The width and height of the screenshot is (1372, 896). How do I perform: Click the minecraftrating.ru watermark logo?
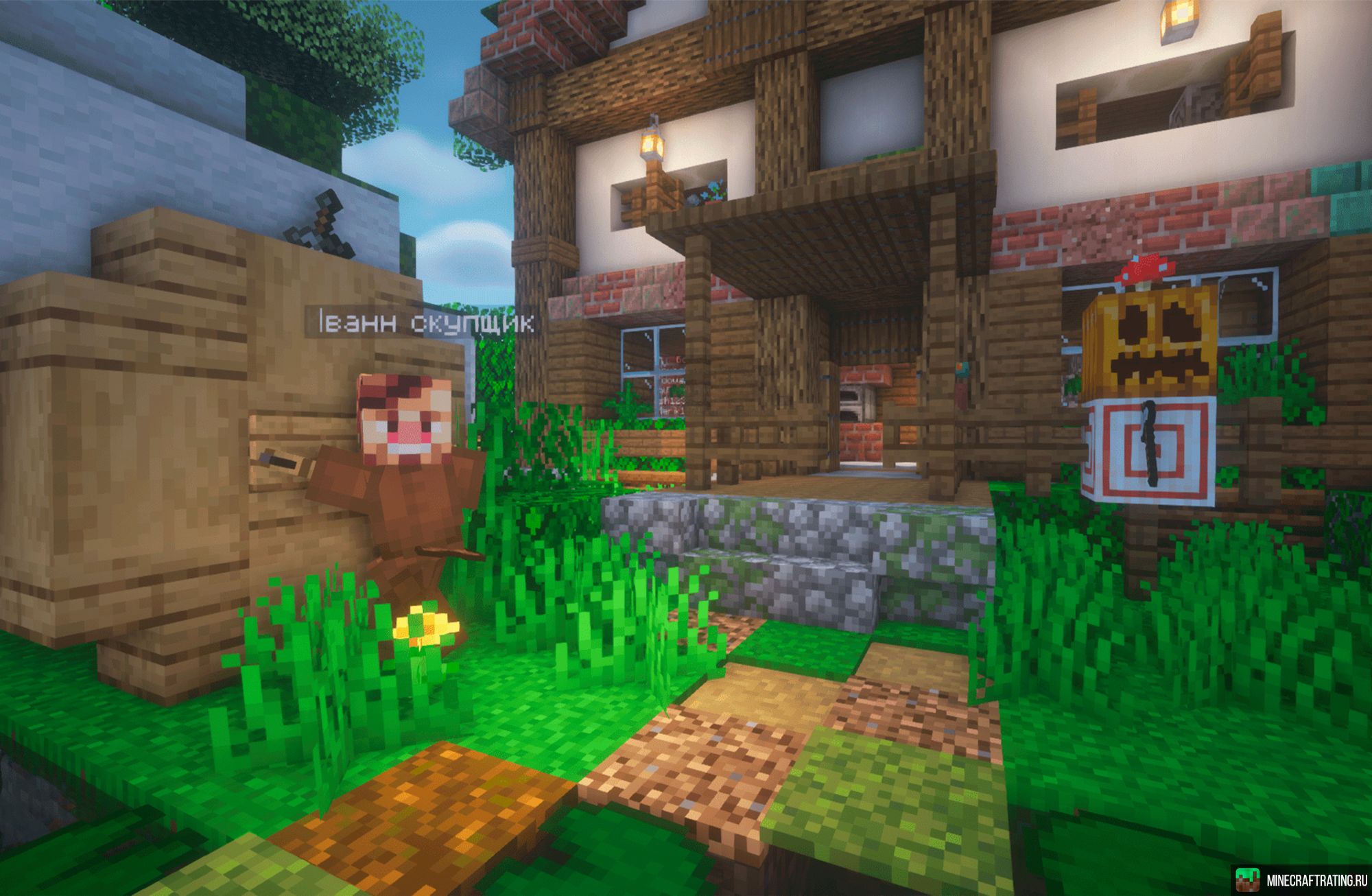(x=1248, y=880)
